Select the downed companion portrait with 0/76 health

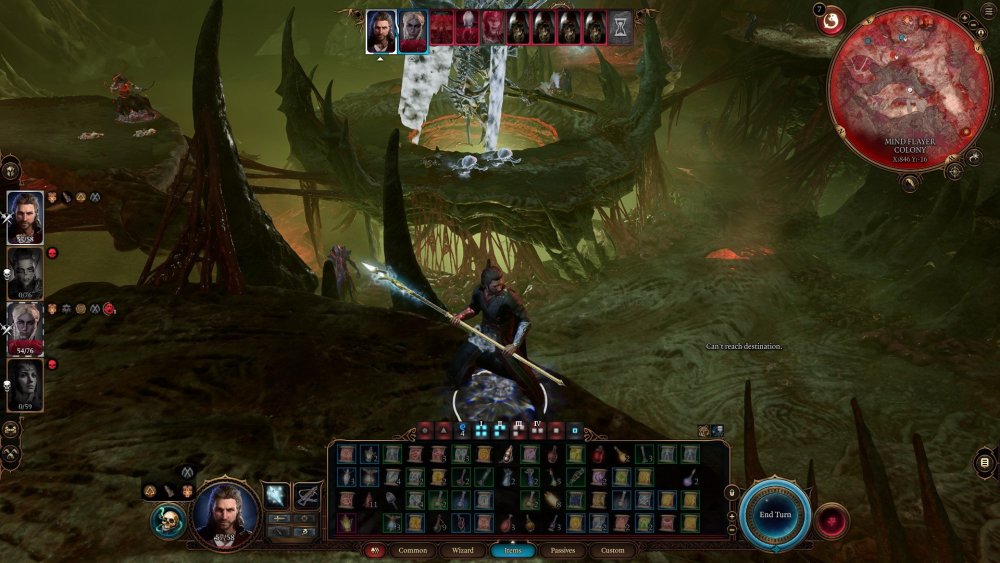(x=25, y=273)
